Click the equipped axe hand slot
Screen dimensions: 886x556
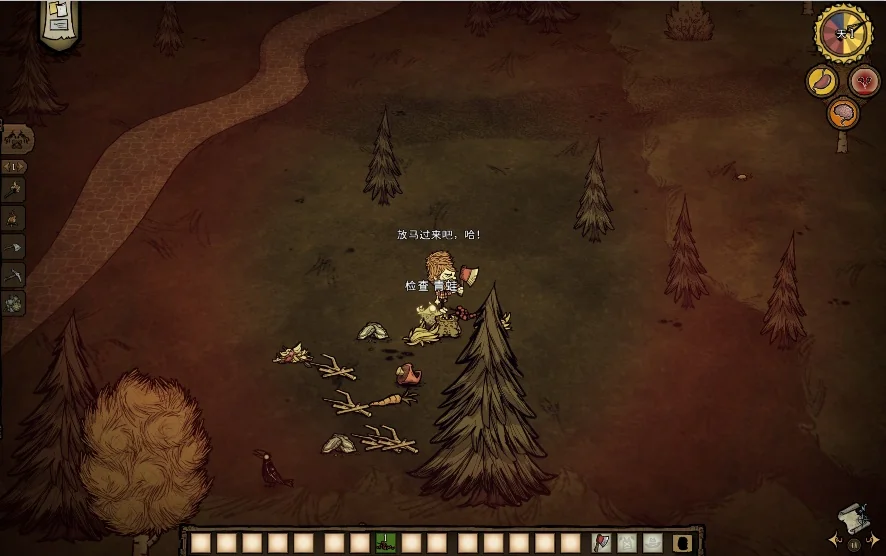click(x=601, y=543)
